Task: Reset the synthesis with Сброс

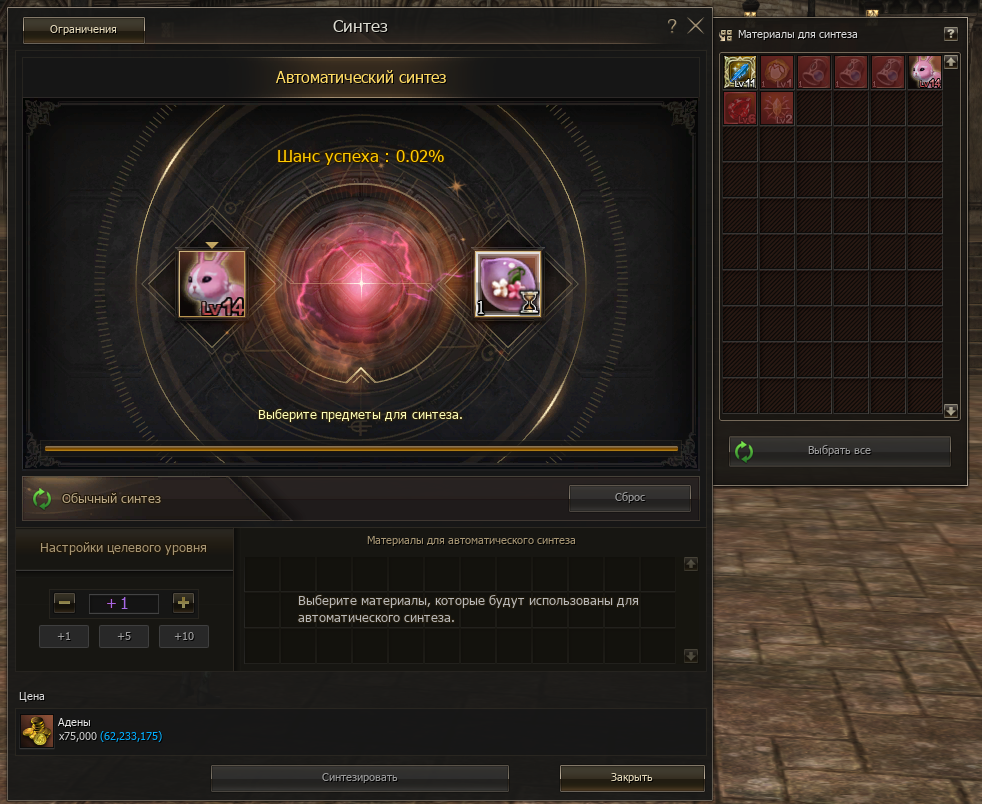Action: pos(629,497)
